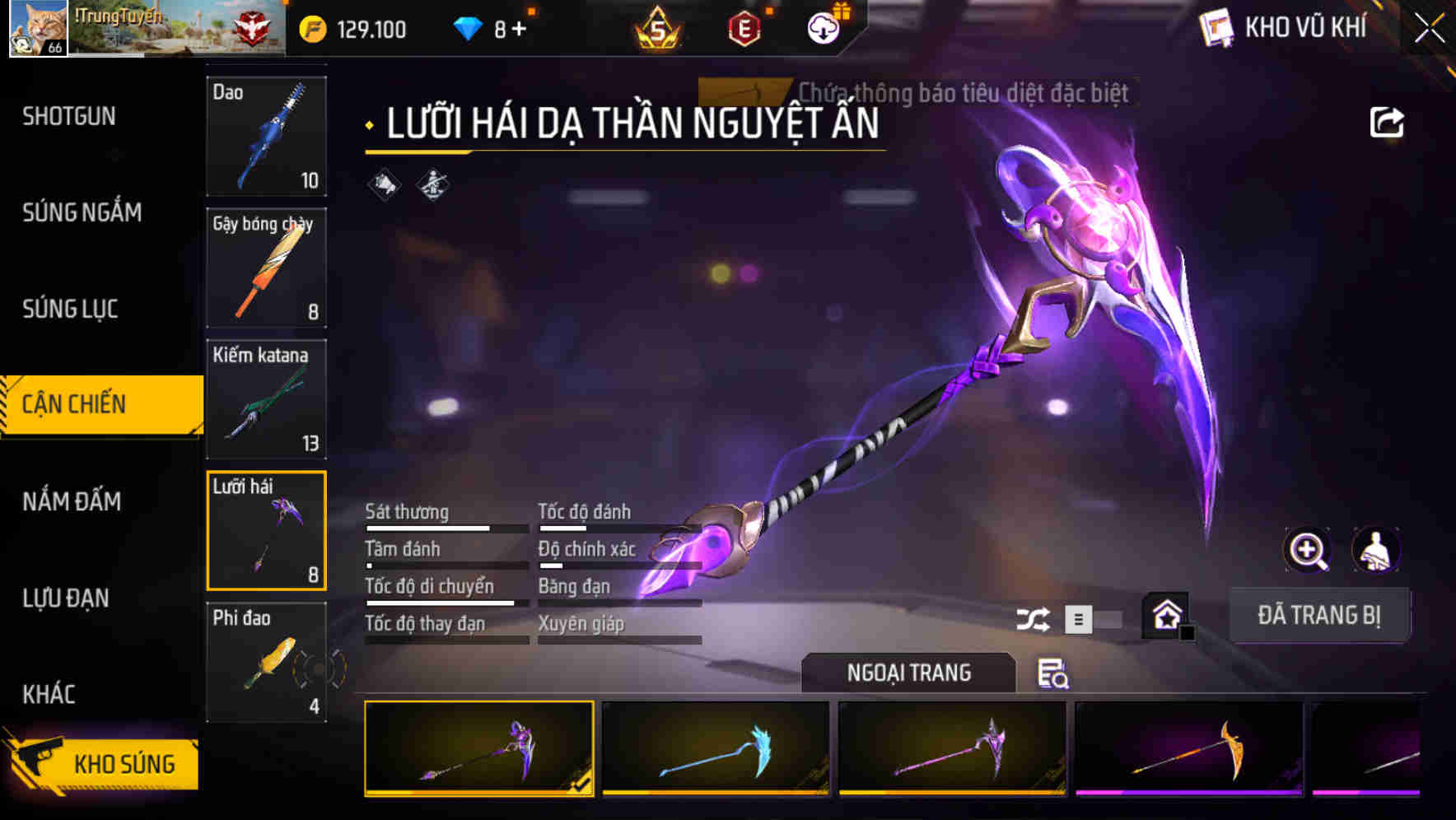This screenshot has height=820, width=1456.
Task: Open the NGOẠI TRANG tab
Action: coord(908,672)
